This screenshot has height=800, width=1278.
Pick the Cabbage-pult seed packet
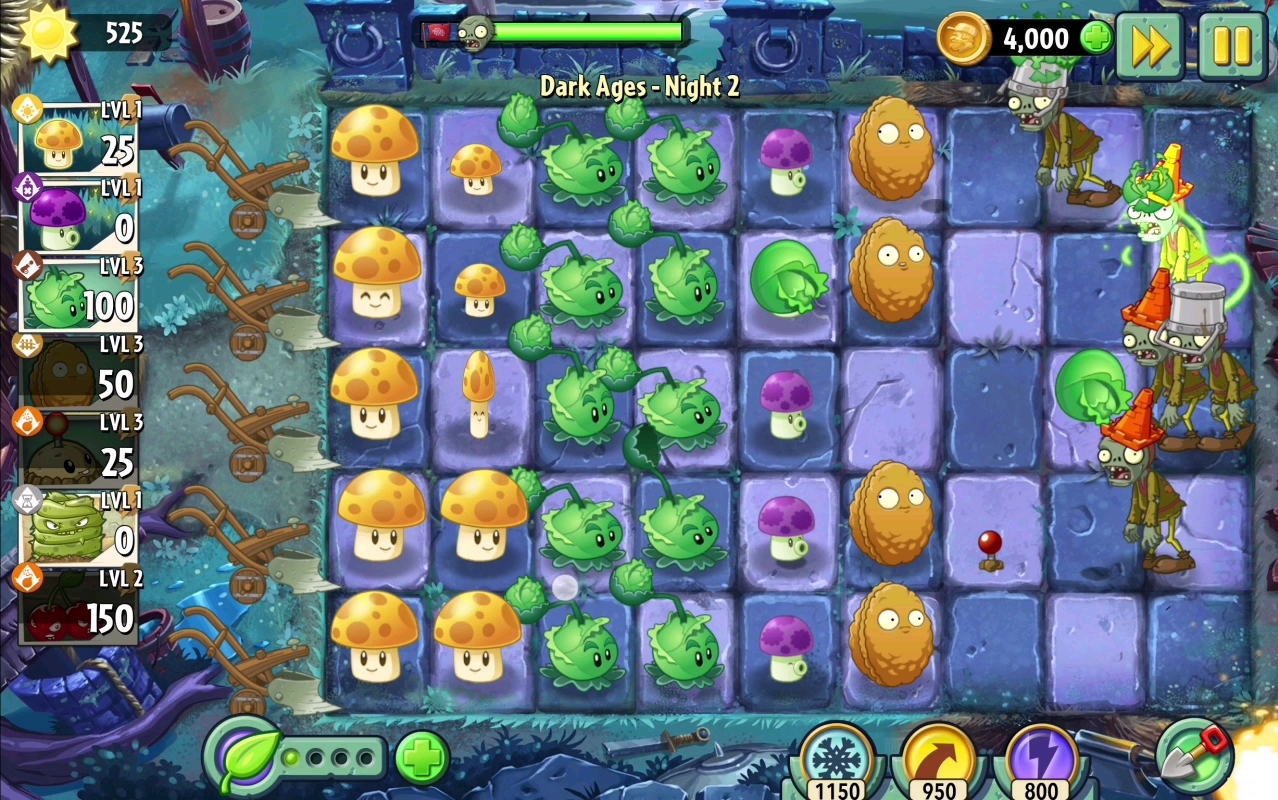80,295
